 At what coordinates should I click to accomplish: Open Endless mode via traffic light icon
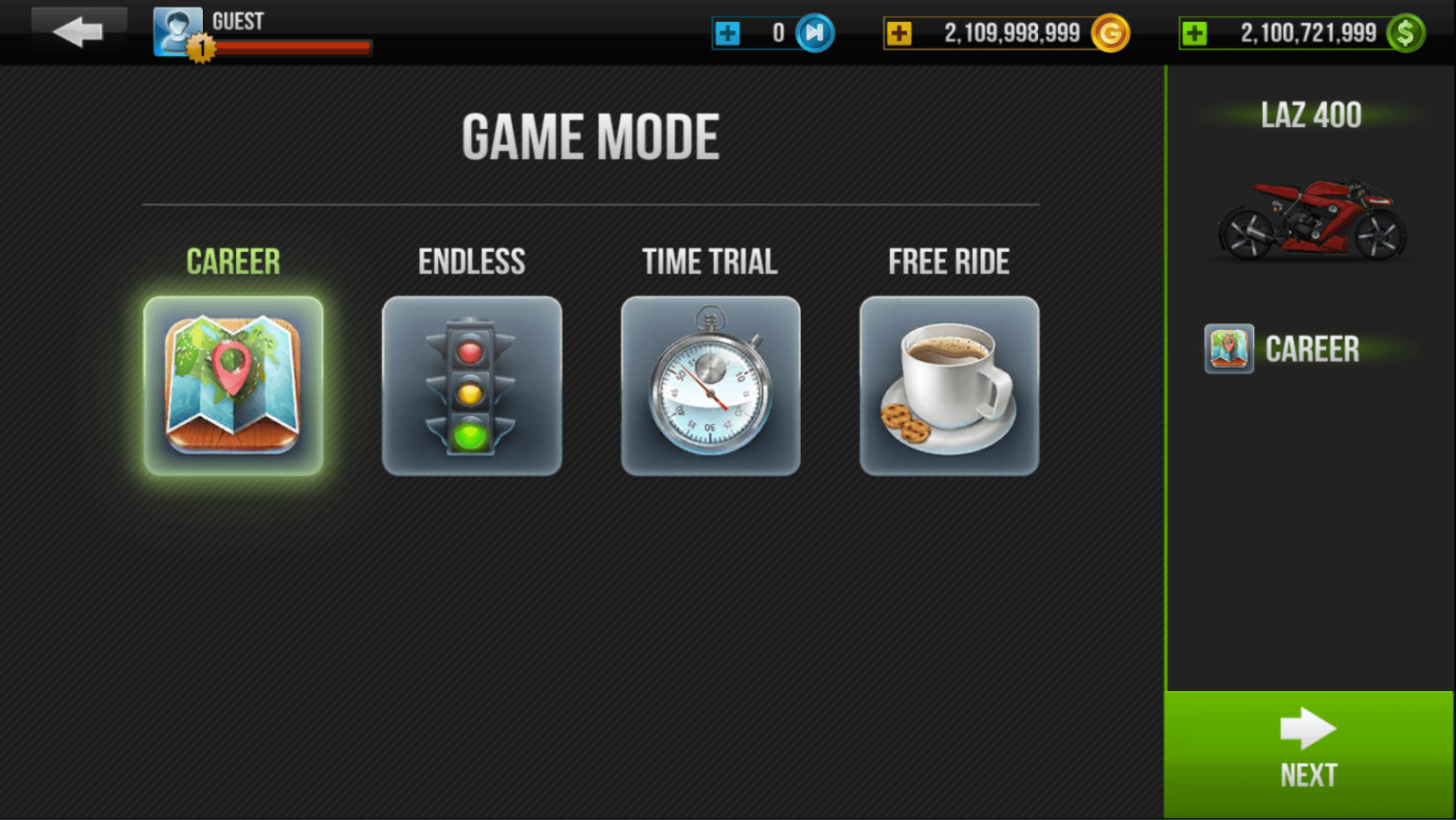click(x=471, y=384)
